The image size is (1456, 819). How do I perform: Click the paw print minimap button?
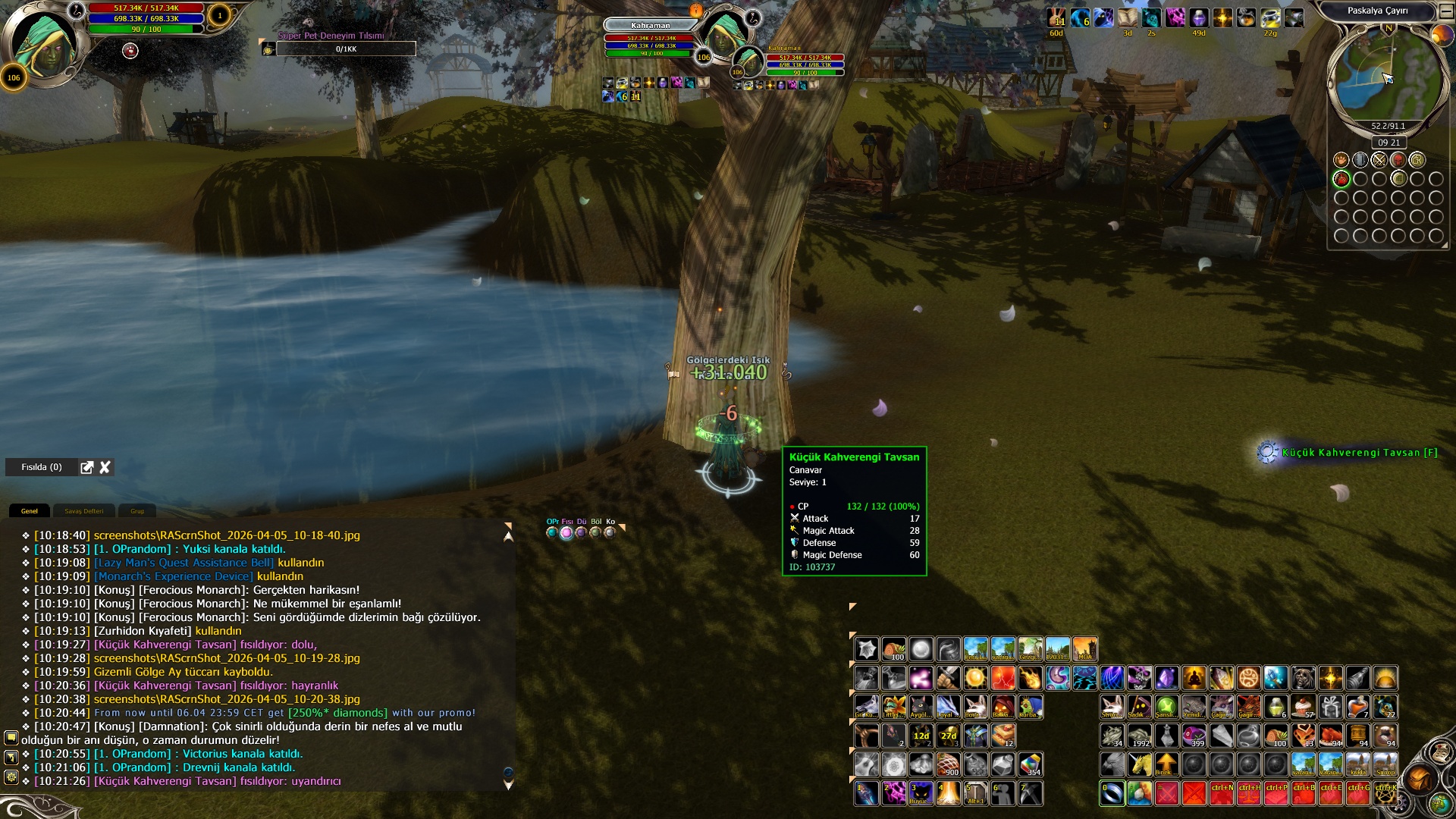1341,160
